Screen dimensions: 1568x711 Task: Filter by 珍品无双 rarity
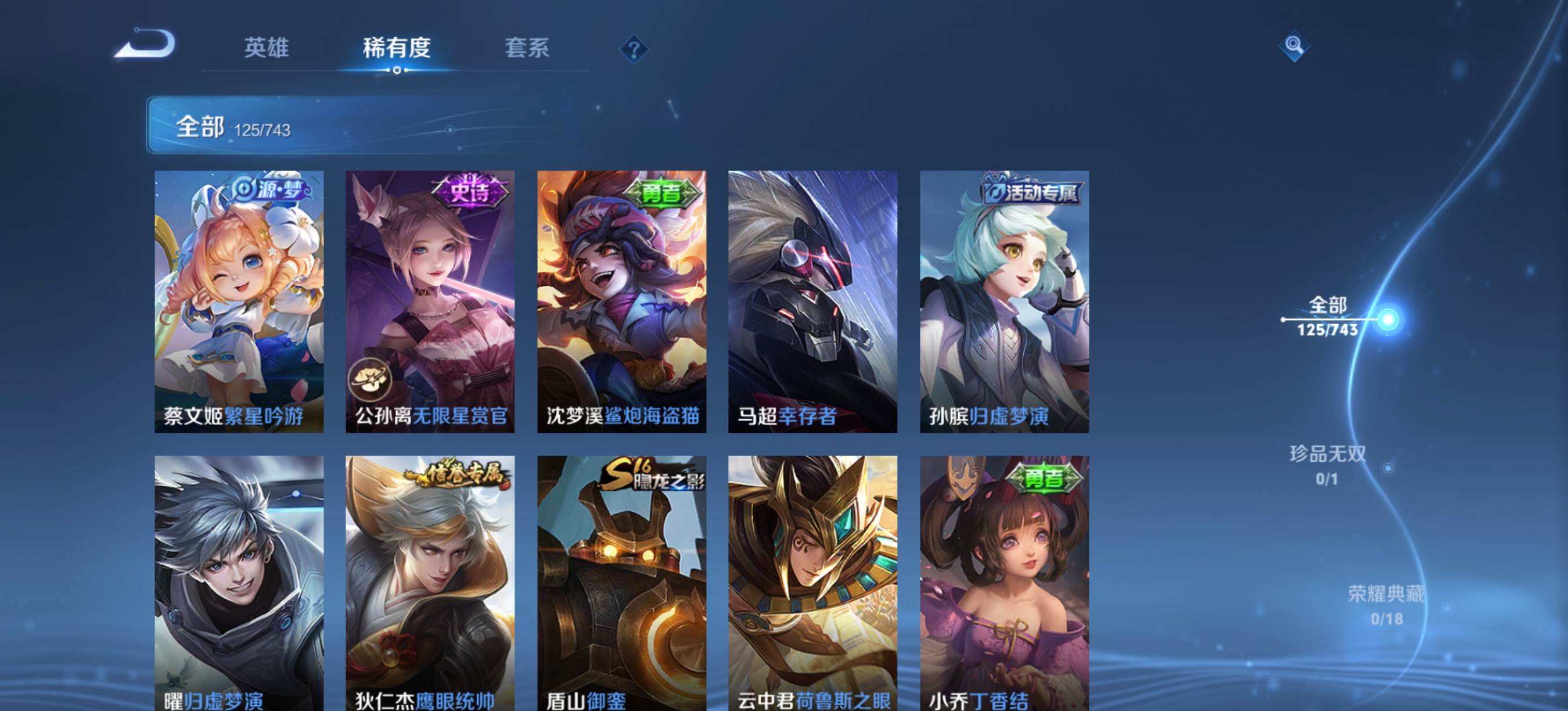[x=1328, y=465]
